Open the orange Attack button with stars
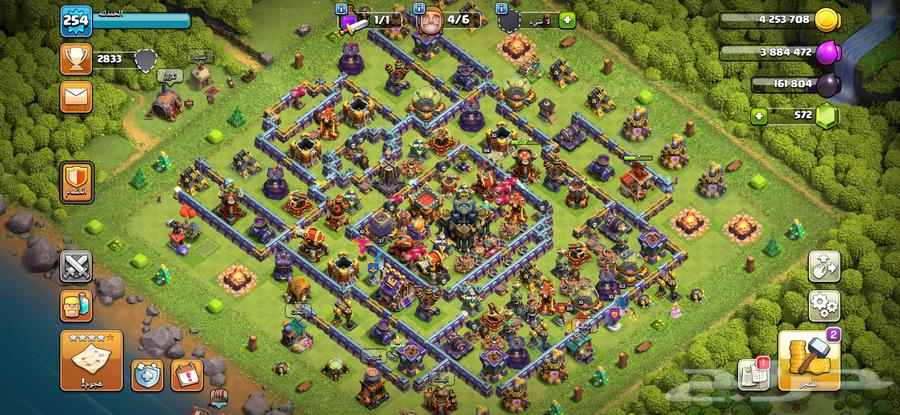Screen dimensions: 900x415 (88, 356)
